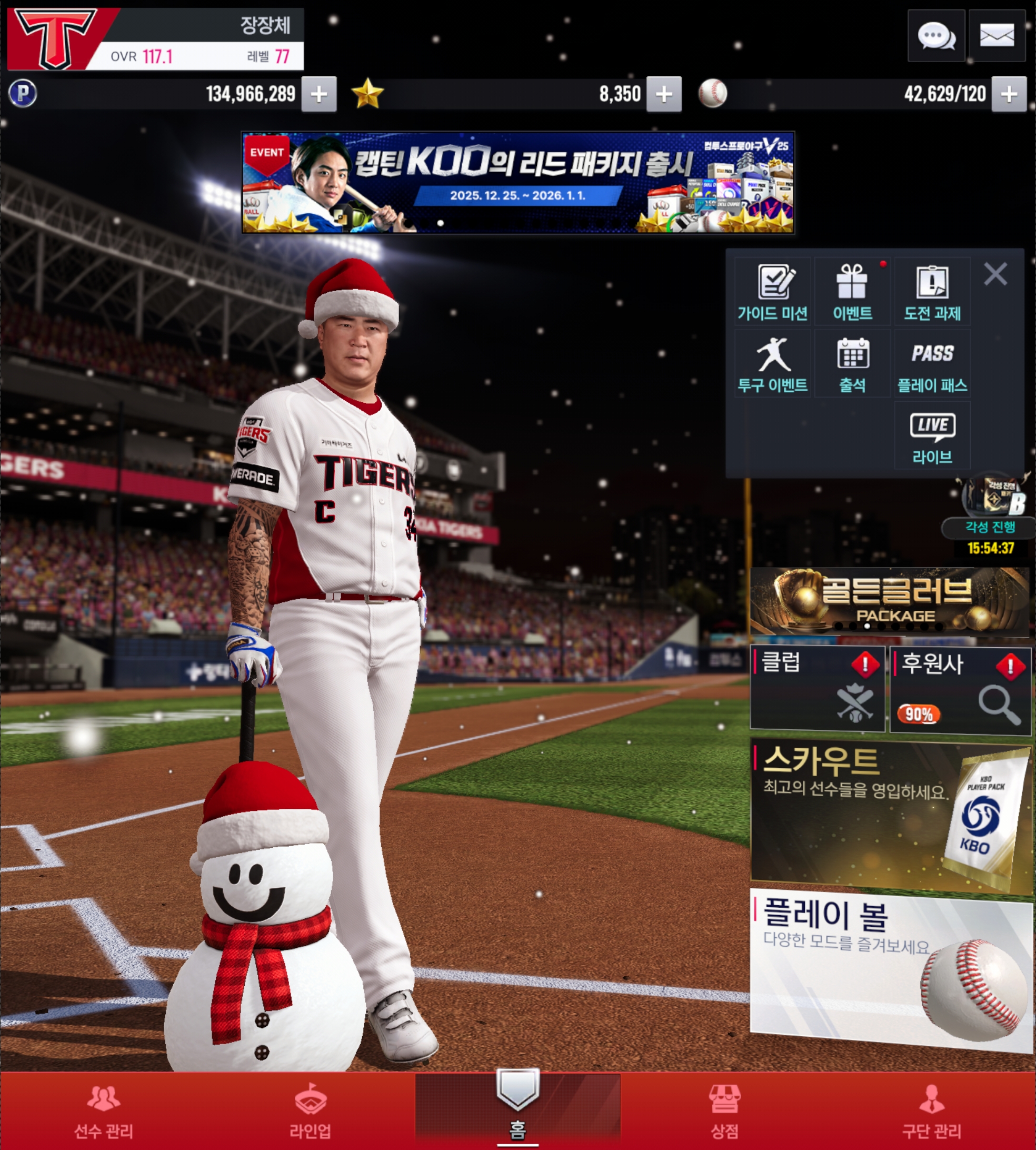Open the 라이브 live menu
Viewport: 1036px width, 1150px height.
pos(932,435)
